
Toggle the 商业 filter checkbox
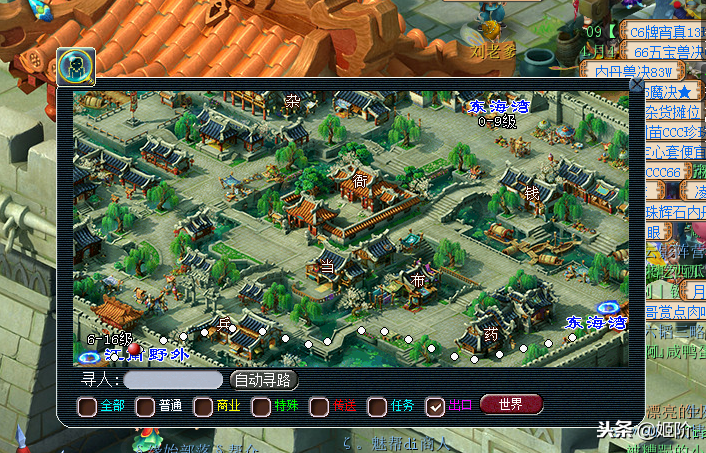203,406
